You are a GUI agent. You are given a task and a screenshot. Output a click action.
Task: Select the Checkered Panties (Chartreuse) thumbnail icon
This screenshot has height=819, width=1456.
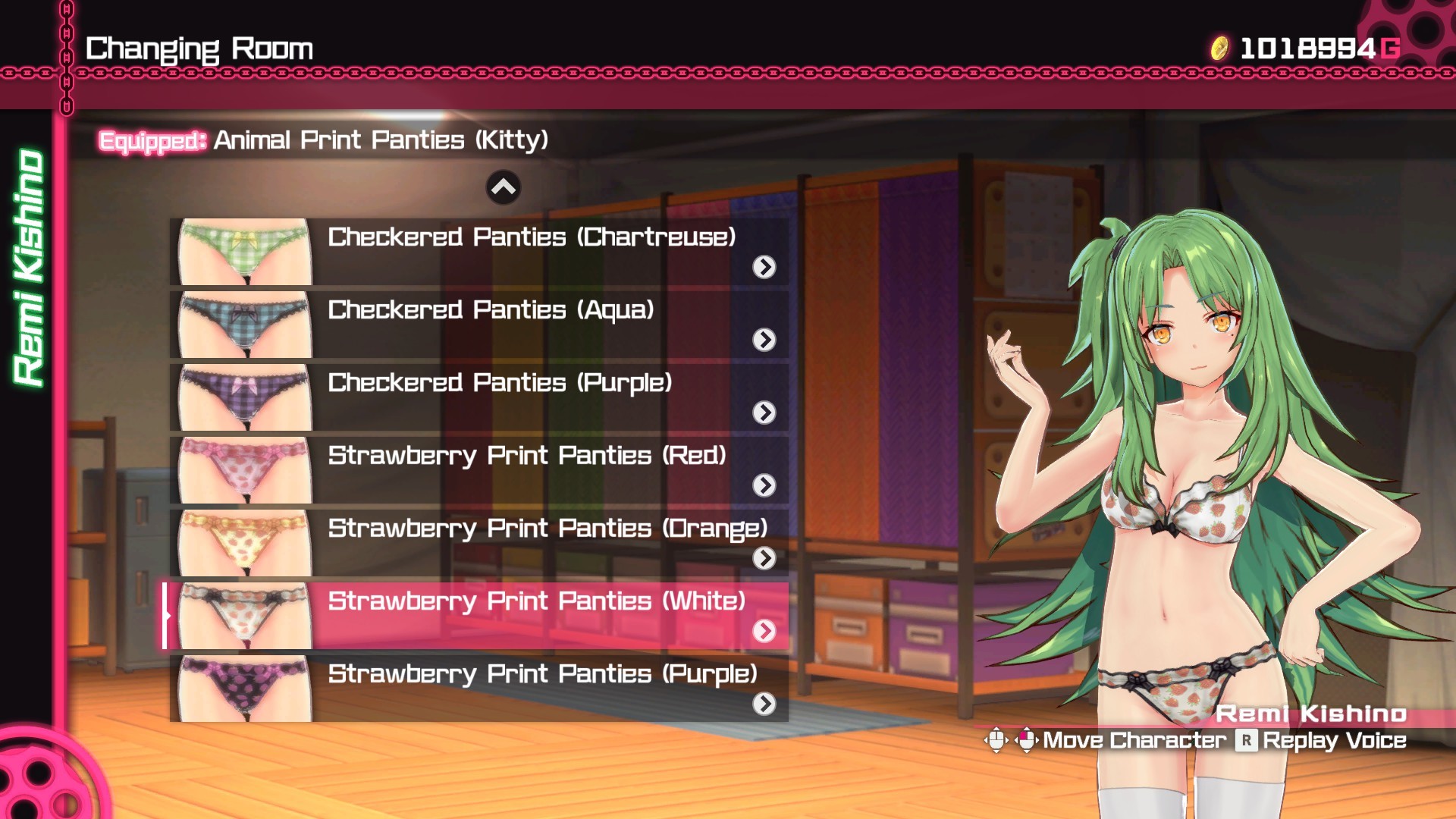click(x=243, y=250)
